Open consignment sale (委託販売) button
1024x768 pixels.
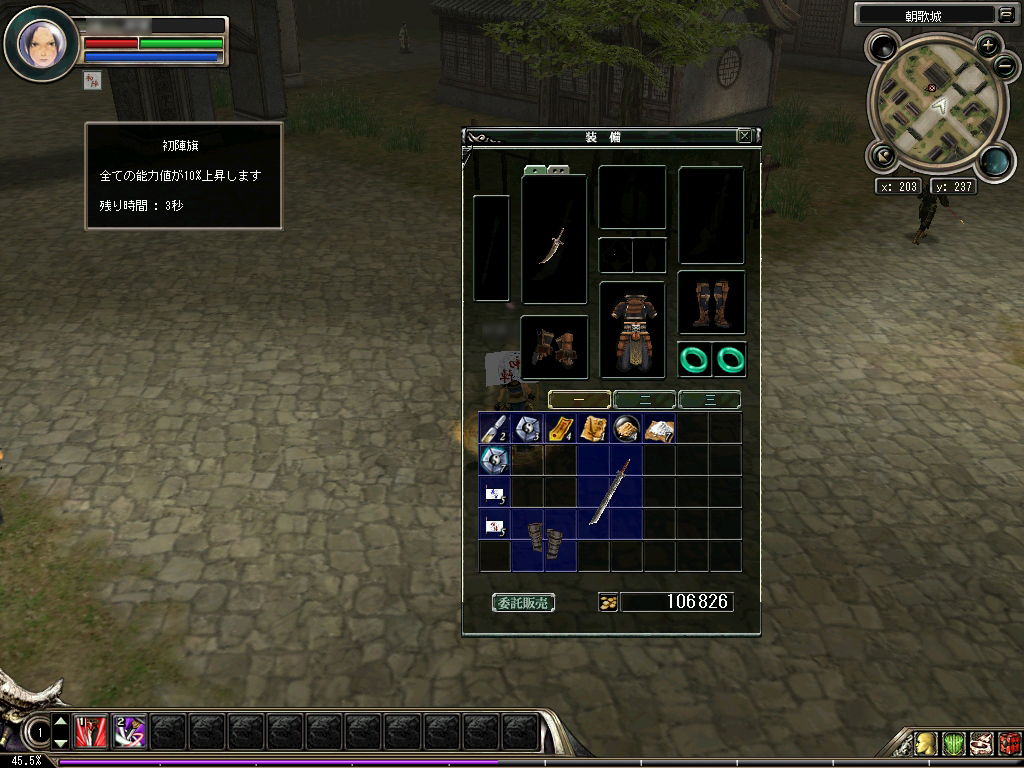click(x=524, y=602)
